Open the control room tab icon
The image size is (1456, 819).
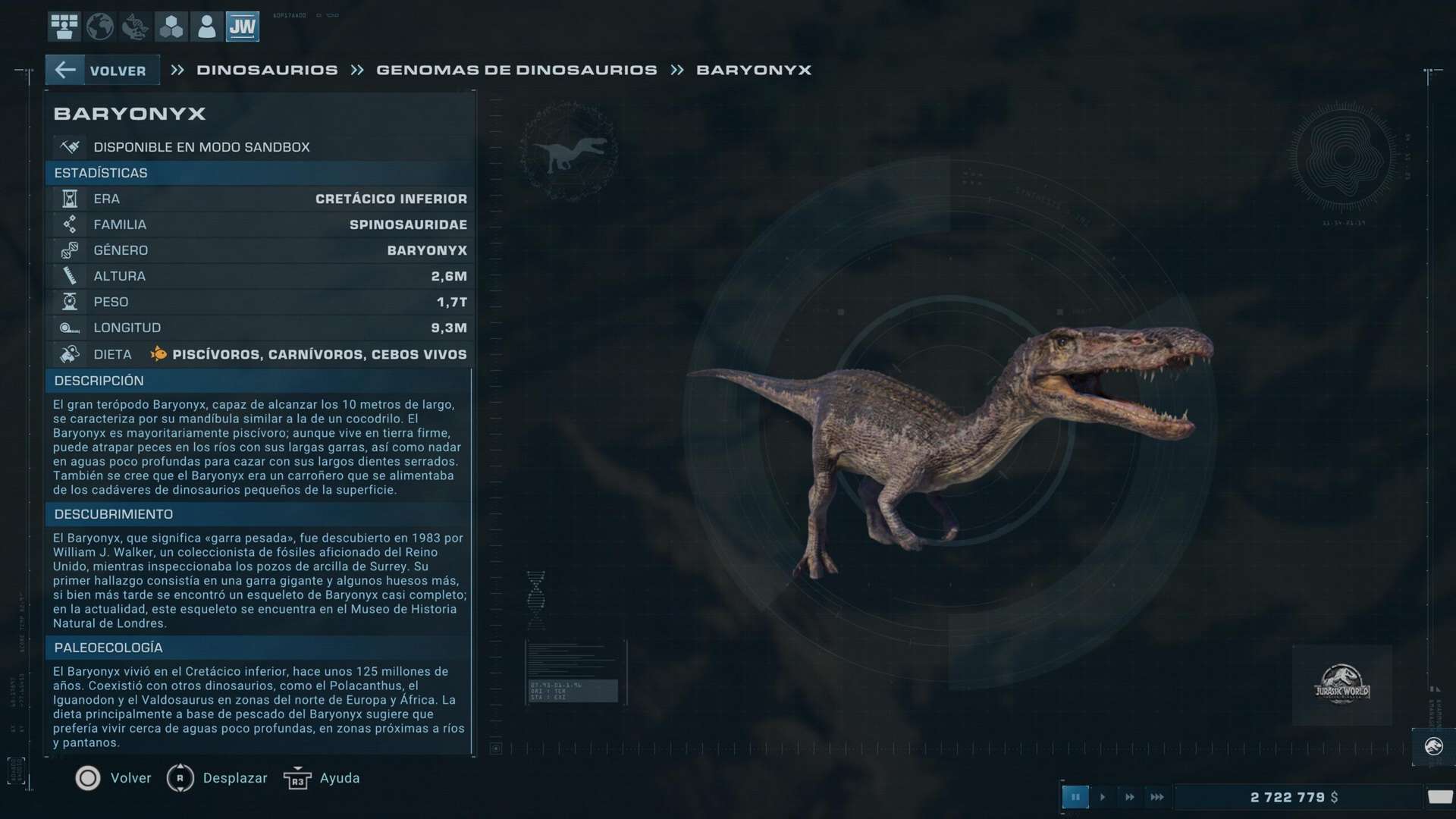(64, 27)
